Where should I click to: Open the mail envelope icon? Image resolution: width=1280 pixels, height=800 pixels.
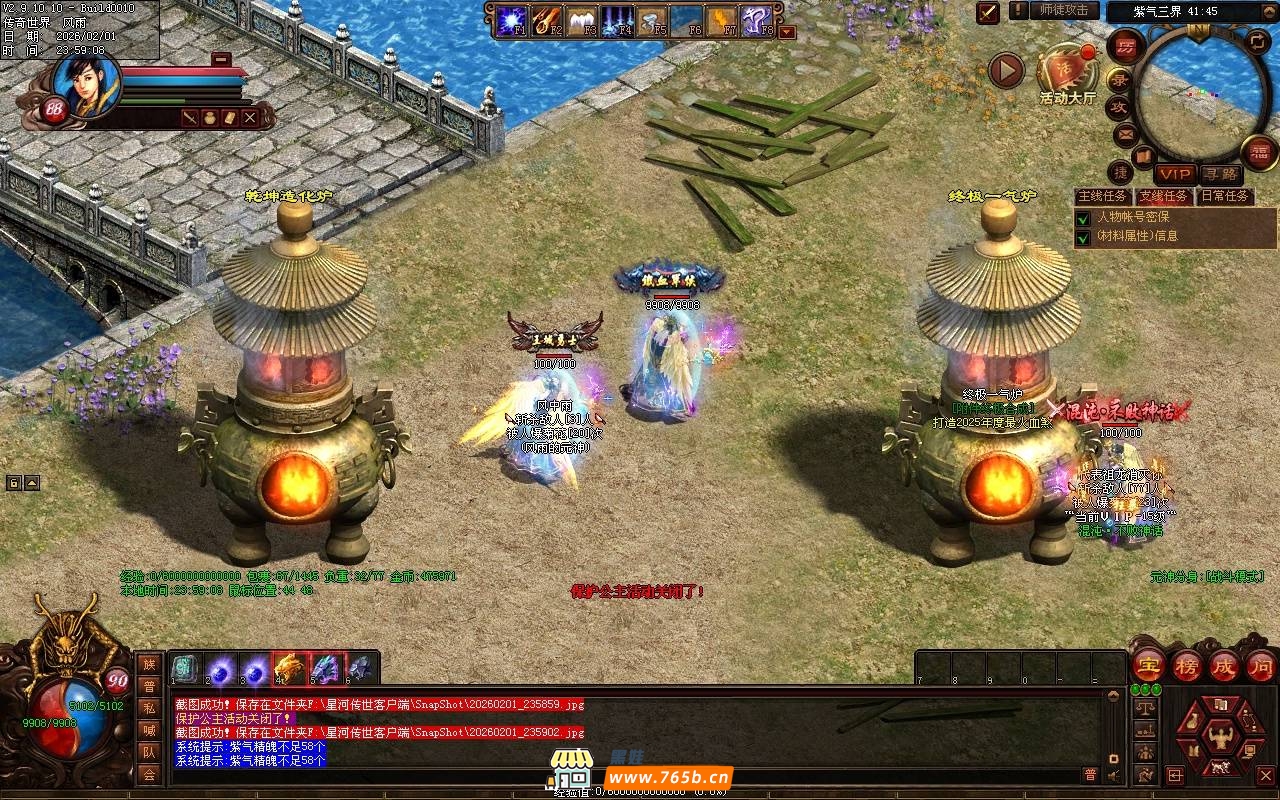pyautogui.click(x=1125, y=134)
